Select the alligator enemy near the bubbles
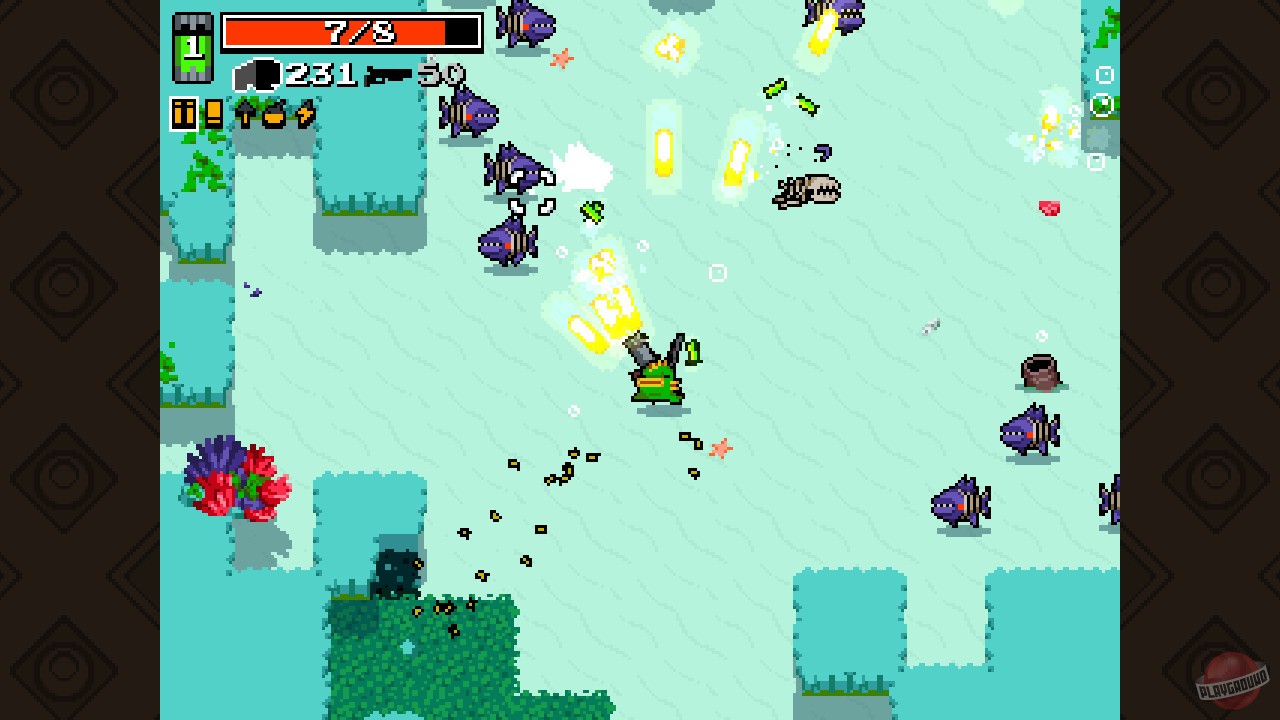The width and height of the screenshot is (1280, 720). (x=805, y=190)
